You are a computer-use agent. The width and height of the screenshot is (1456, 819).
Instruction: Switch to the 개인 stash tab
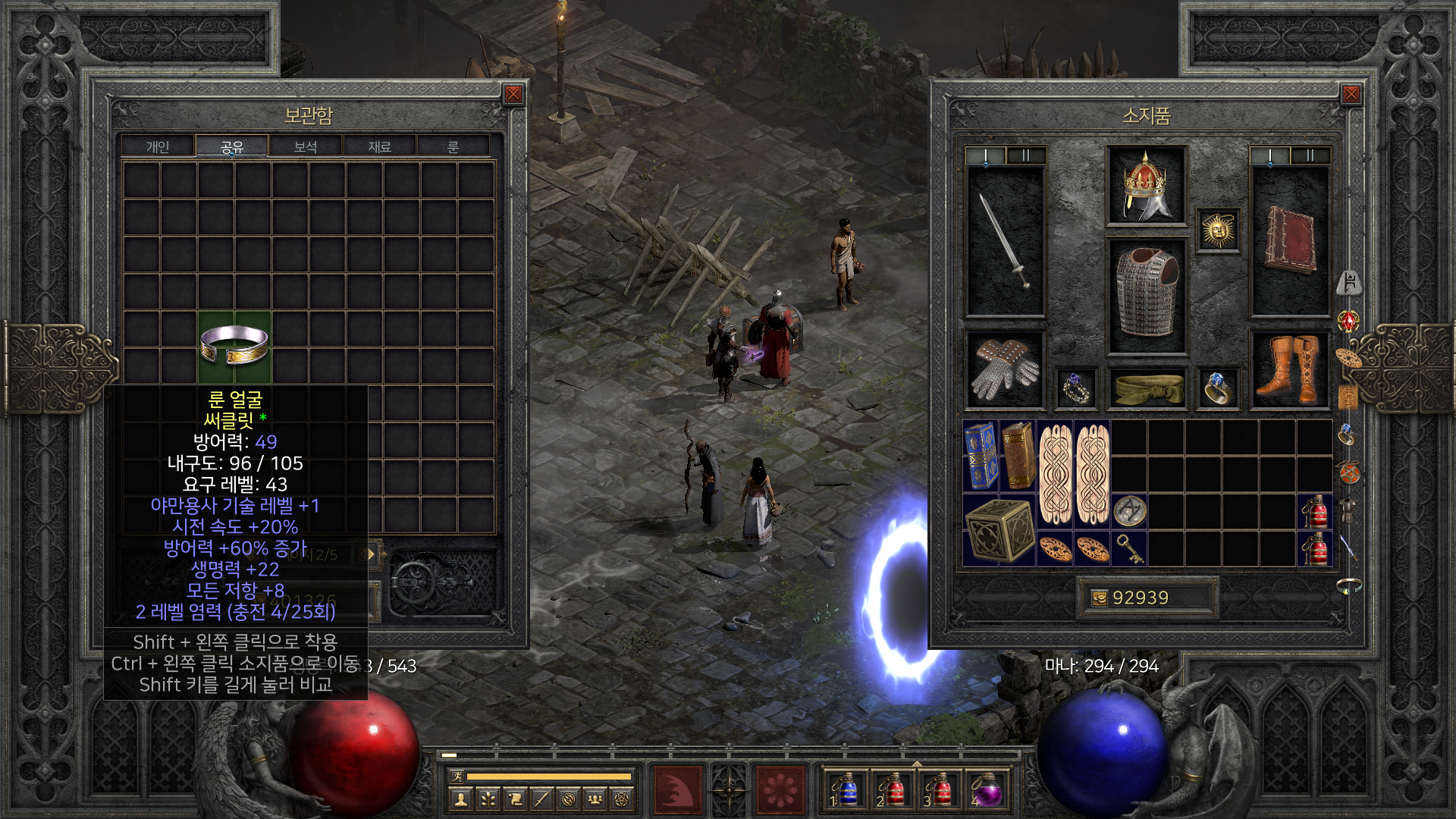[x=158, y=146]
